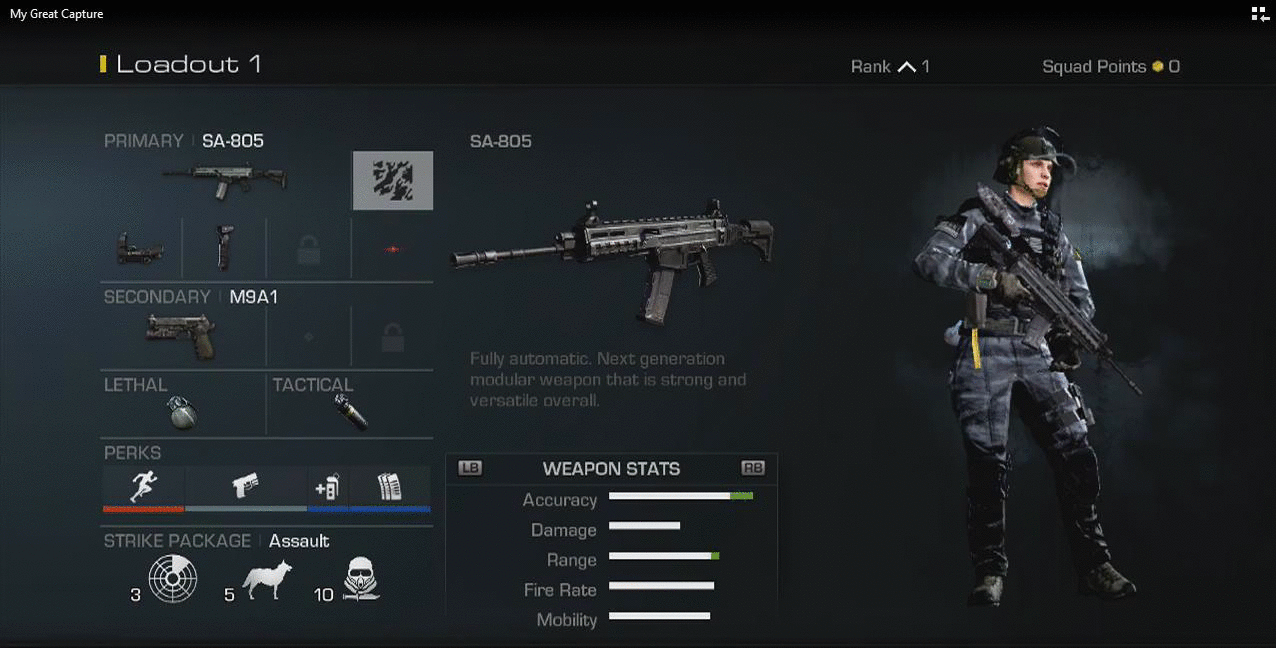Click the capture window's top-right control icon
The height and width of the screenshot is (648, 1276).
pyautogui.click(x=1259, y=14)
